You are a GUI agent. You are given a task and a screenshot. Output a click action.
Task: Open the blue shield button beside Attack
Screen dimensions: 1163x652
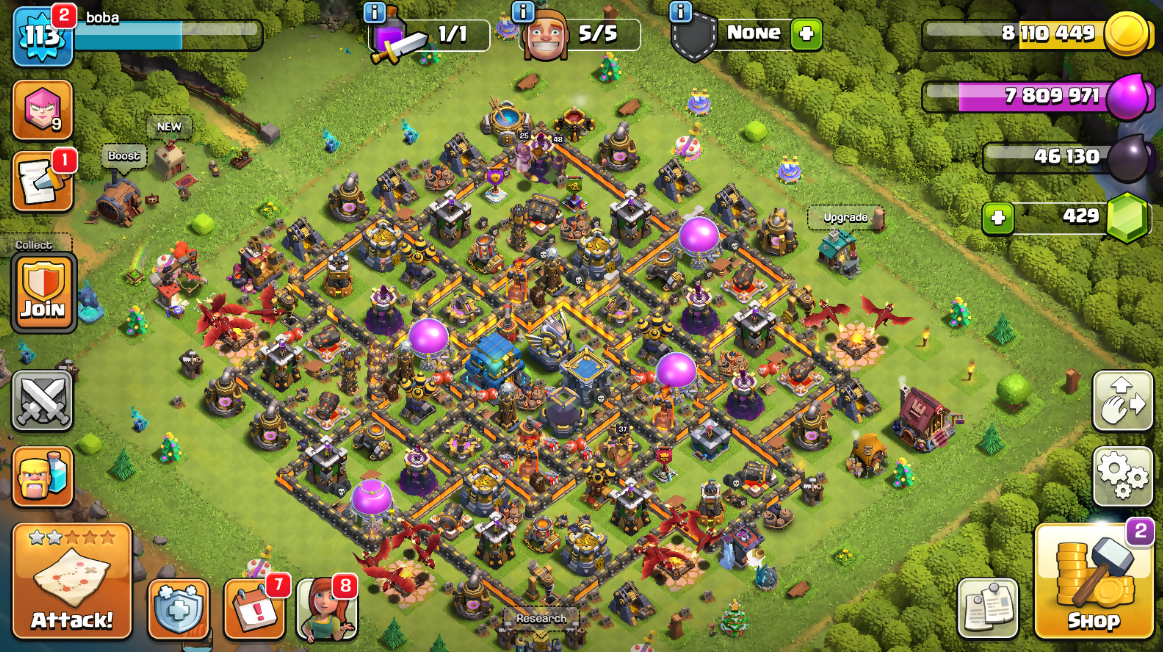point(179,609)
